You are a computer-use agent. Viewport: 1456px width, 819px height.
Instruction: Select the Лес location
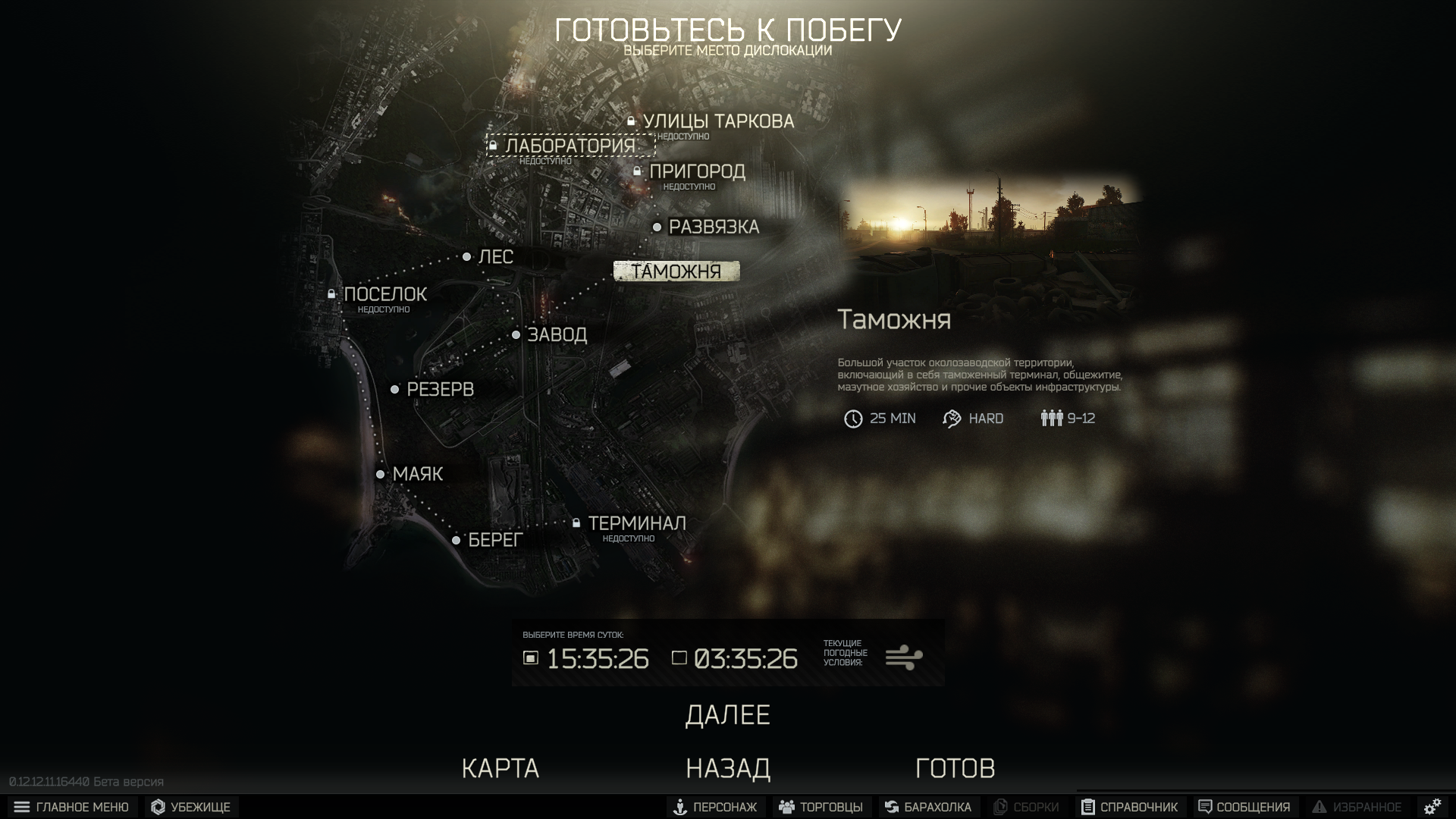(x=495, y=257)
